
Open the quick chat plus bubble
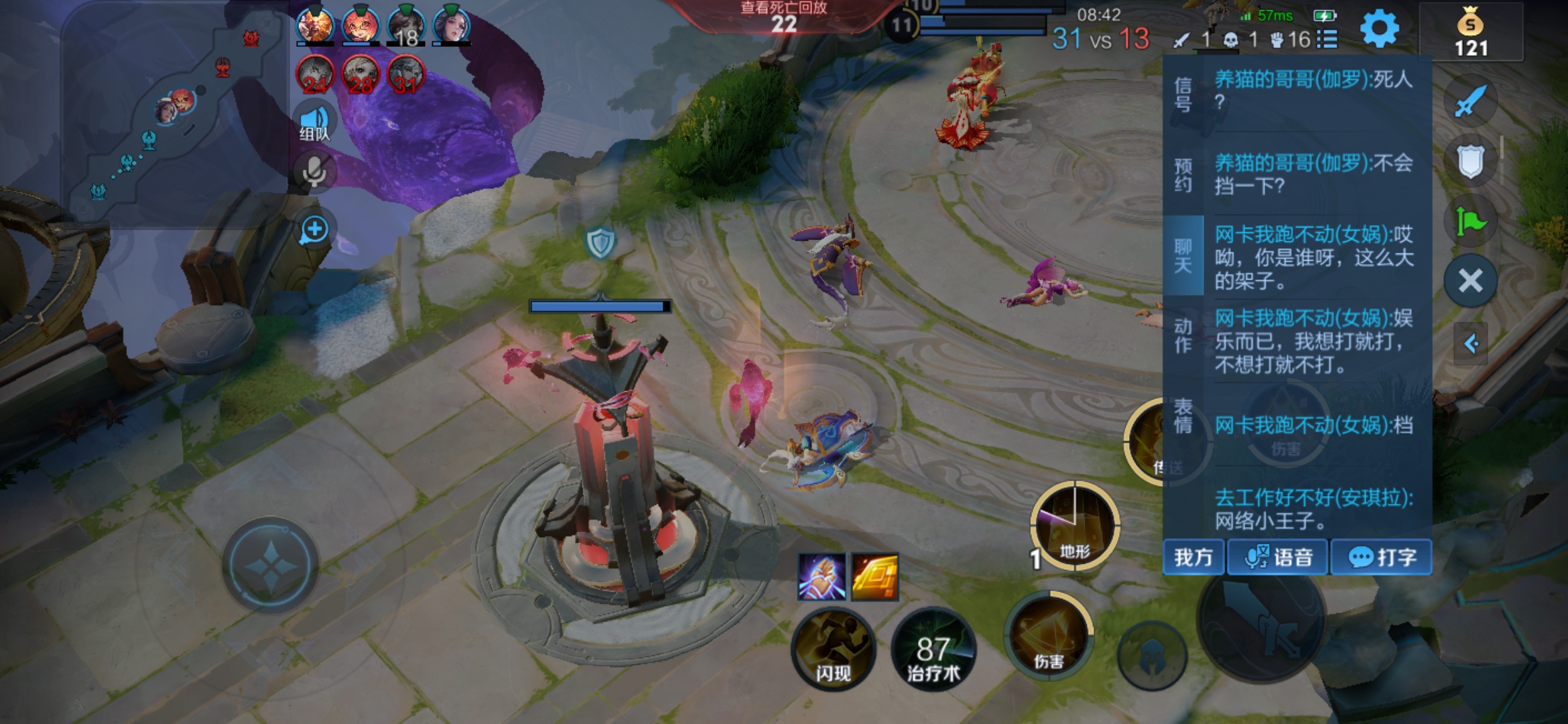[314, 230]
